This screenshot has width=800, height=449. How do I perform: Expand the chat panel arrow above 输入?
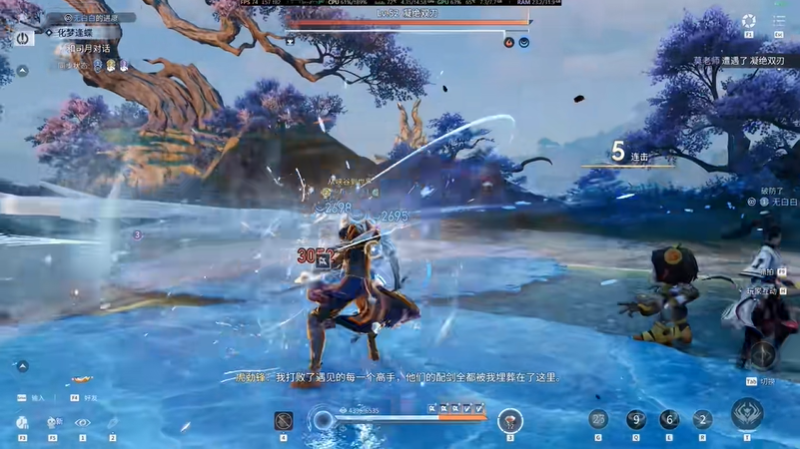[22, 366]
